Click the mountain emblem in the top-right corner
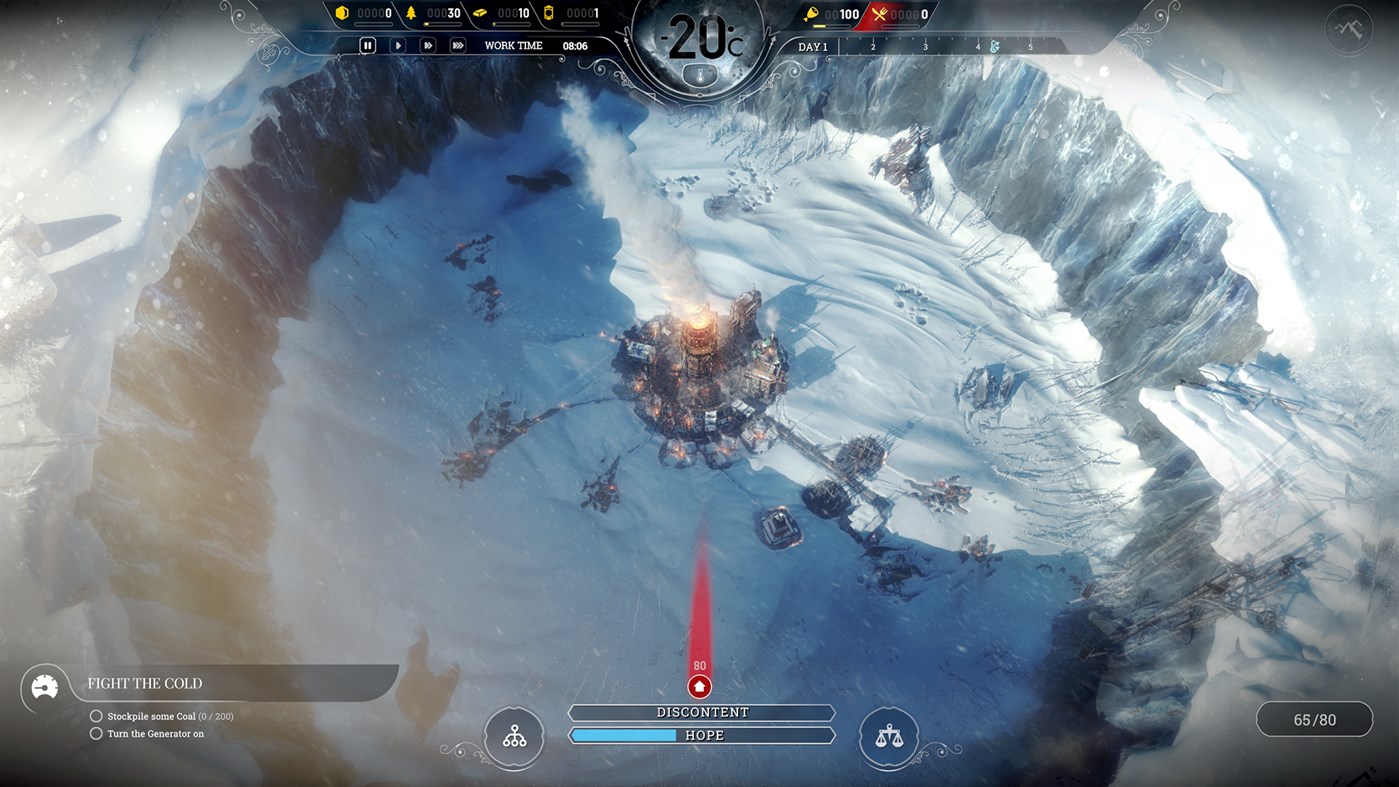The height and width of the screenshot is (787, 1399). [1348, 28]
